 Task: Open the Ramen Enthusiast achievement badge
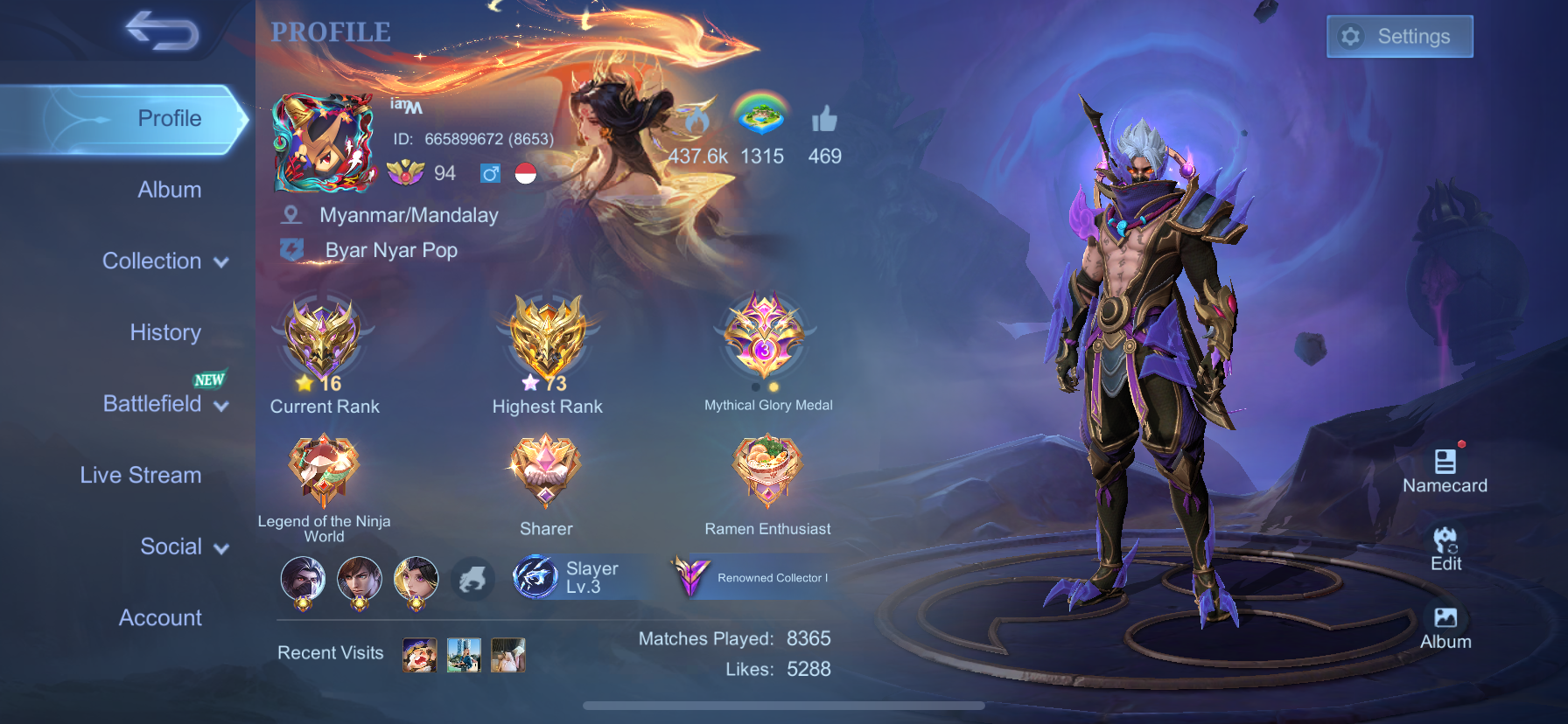tap(767, 470)
